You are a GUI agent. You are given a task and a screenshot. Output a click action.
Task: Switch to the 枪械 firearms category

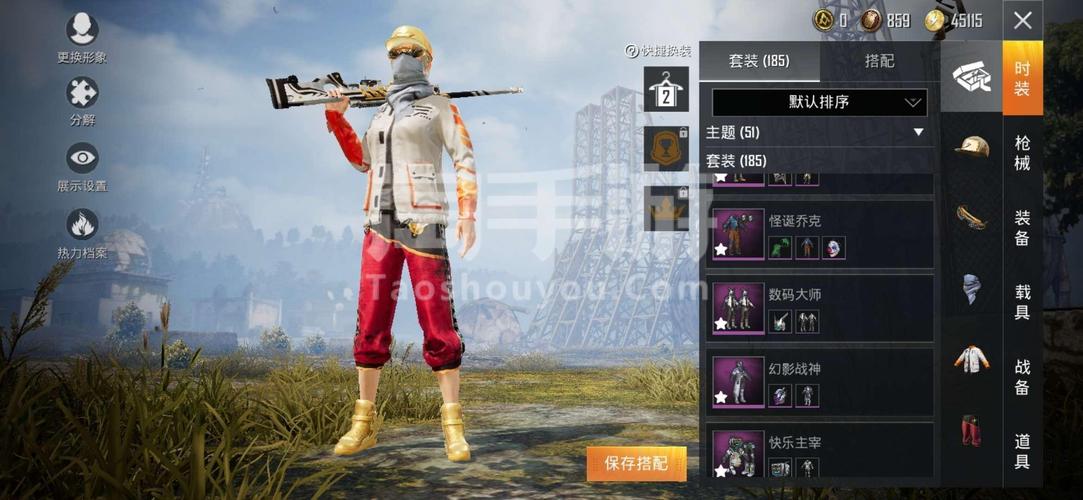tap(1022, 152)
